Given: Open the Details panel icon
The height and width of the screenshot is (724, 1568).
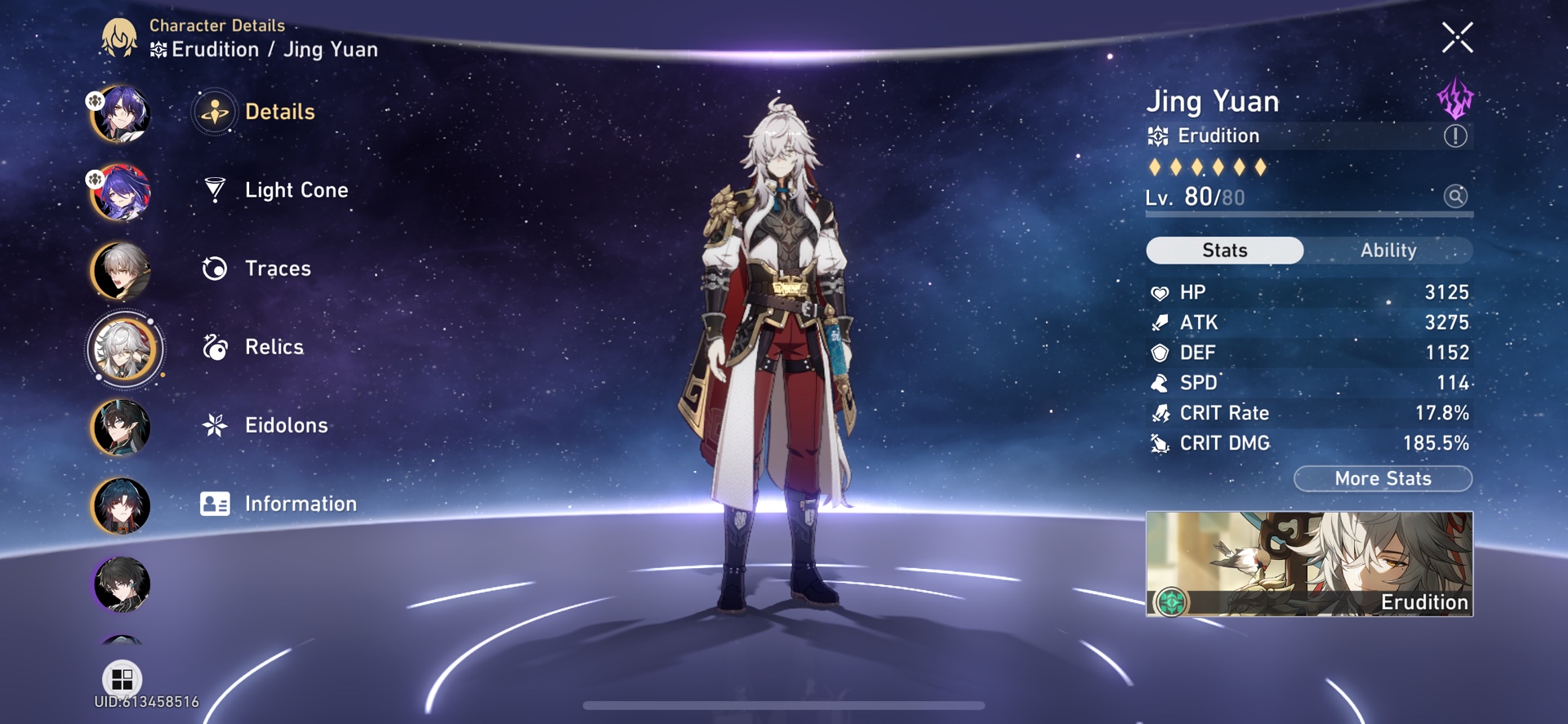Looking at the screenshot, I should (x=214, y=112).
